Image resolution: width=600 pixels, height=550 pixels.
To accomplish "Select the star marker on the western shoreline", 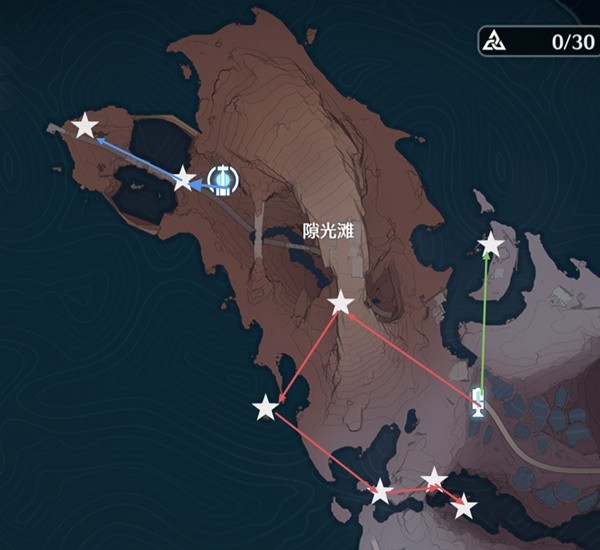I will click(265, 407).
